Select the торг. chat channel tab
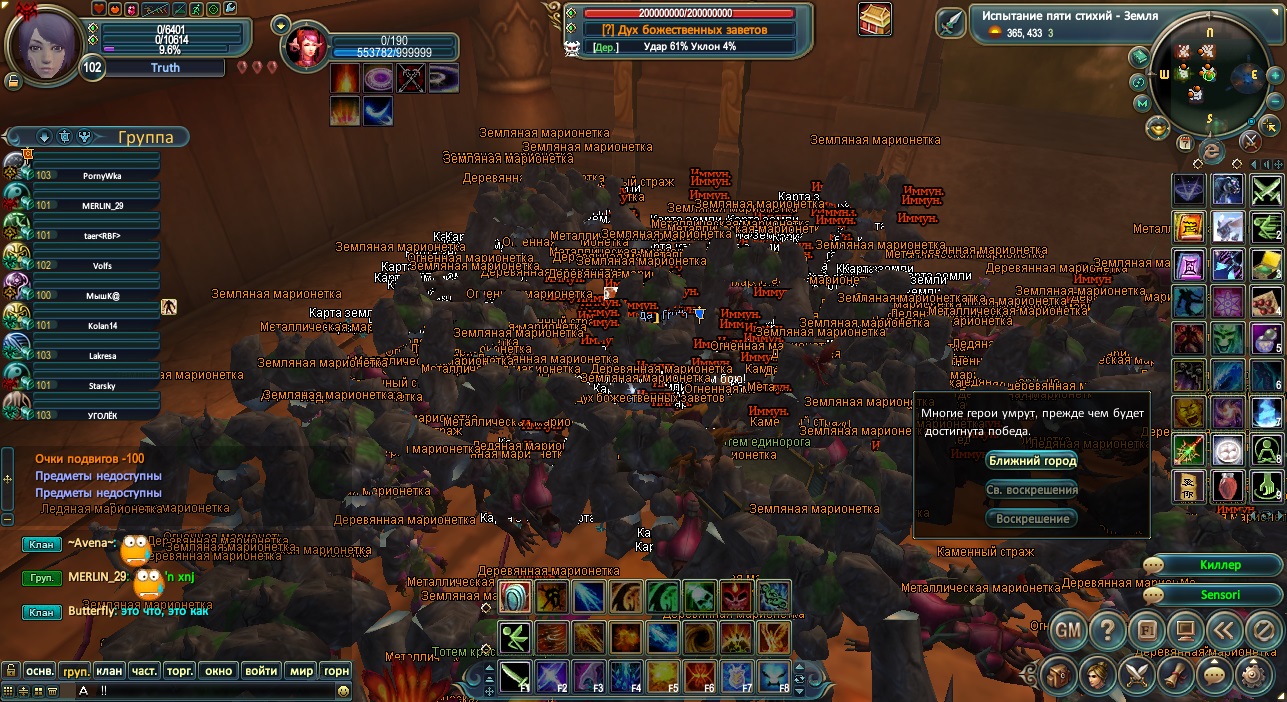Viewport: 1287px width, 702px height. (180, 671)
